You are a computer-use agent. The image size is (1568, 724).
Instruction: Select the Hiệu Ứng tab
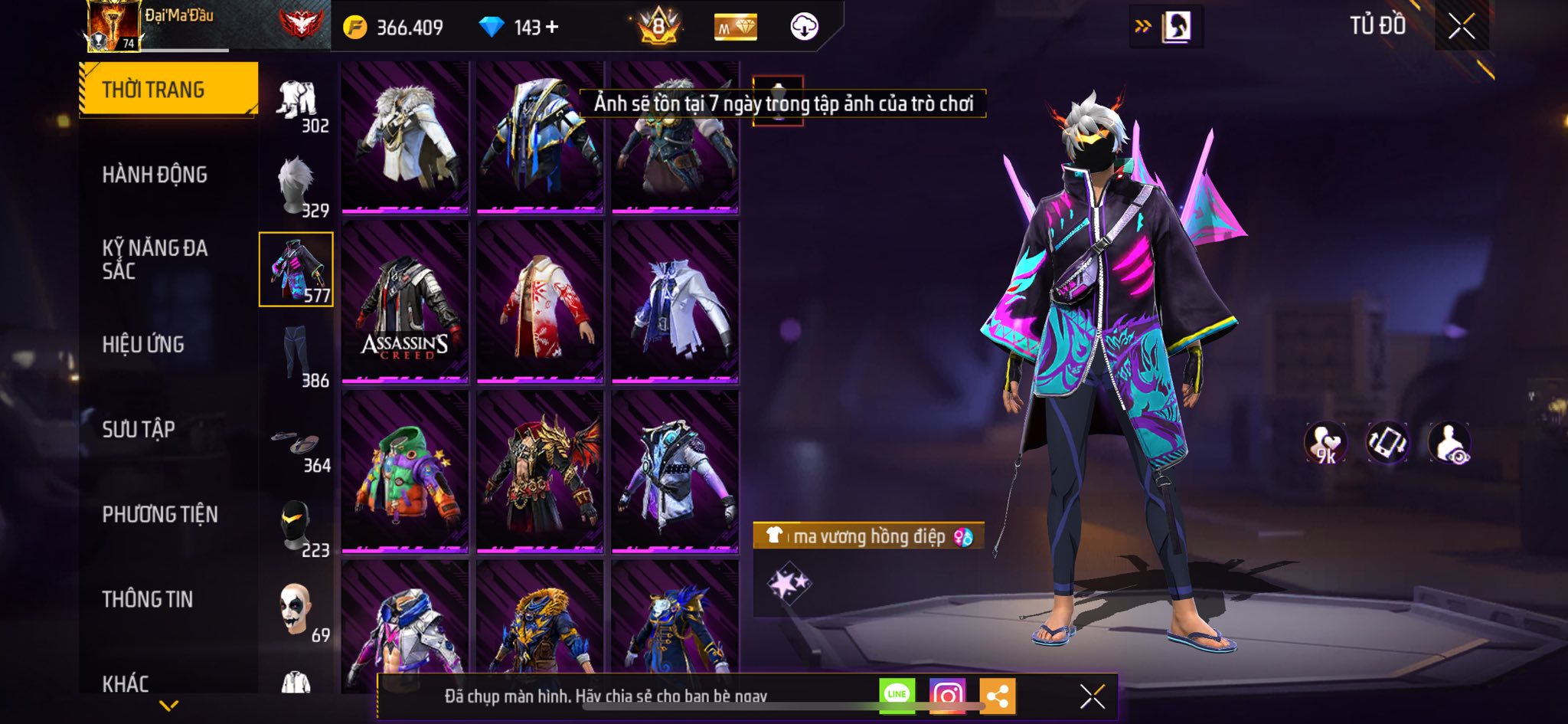(x=143, y=345)
